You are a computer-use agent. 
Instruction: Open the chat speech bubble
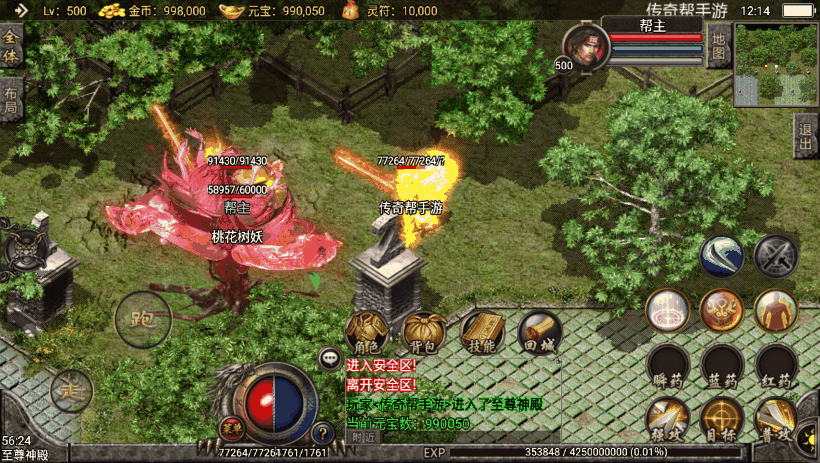(x=329, y=357)
